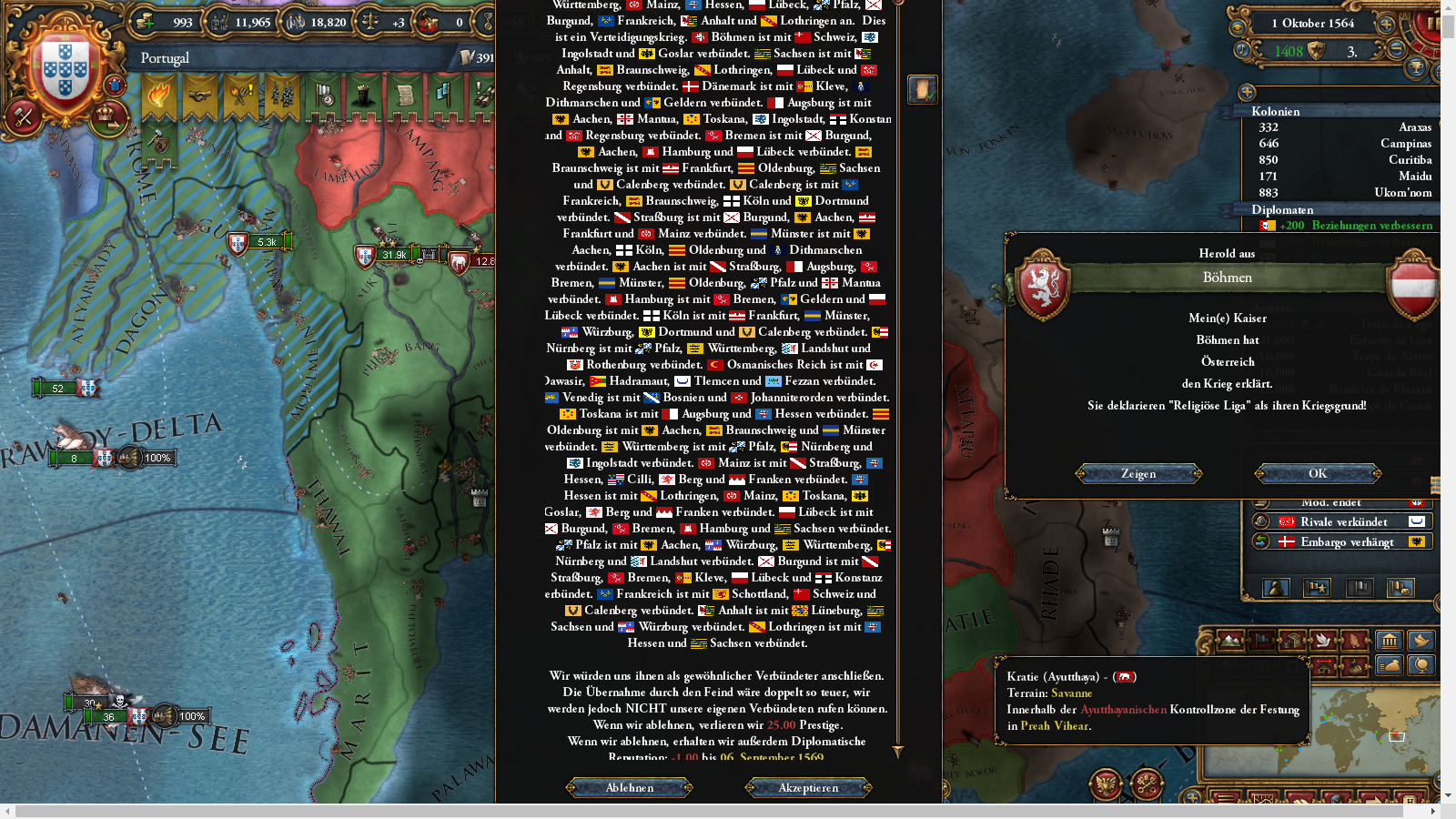This screenshot has height=819, width=1456.
Task: Click the sailors icon showing 18,820
Action: coord(295,23)
